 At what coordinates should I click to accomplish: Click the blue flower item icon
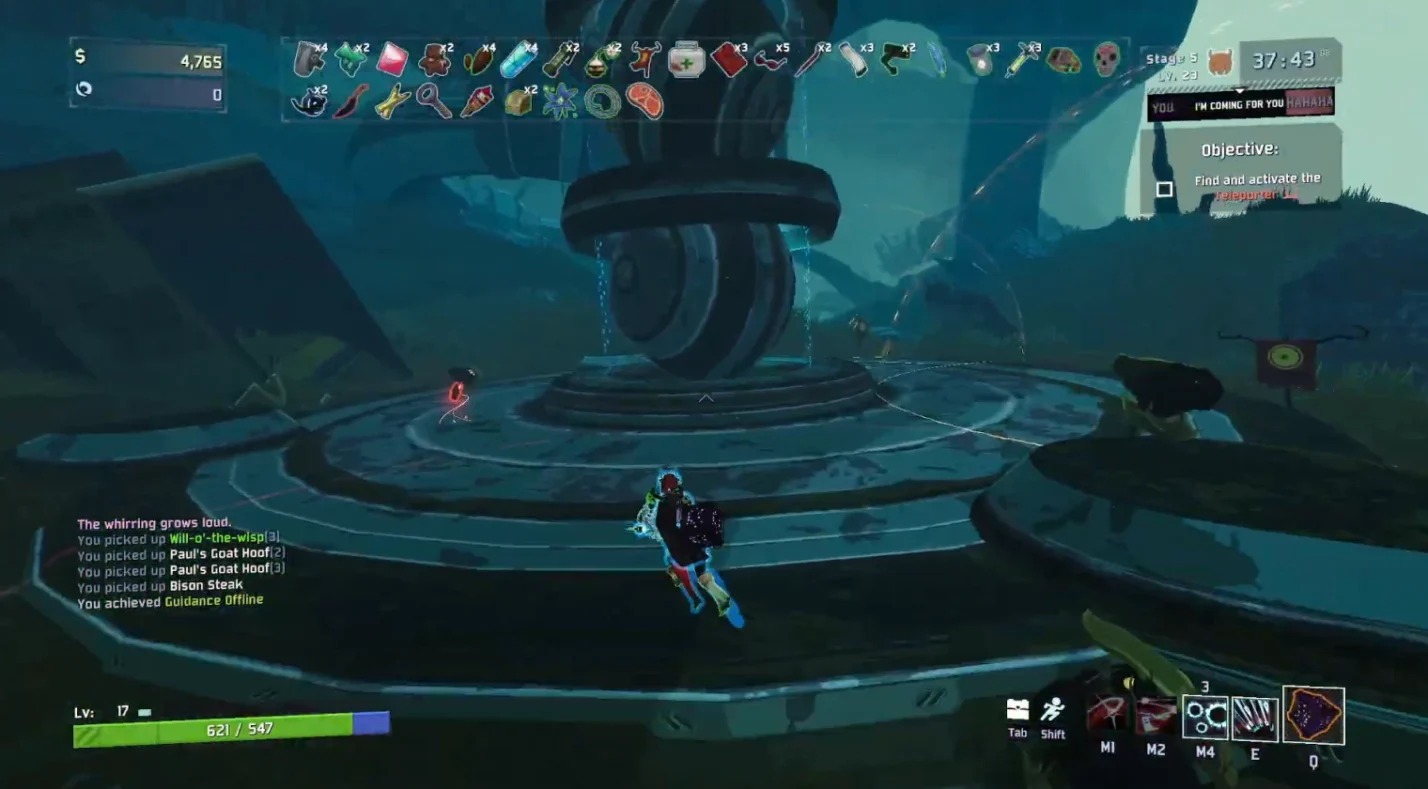[560, 101]
